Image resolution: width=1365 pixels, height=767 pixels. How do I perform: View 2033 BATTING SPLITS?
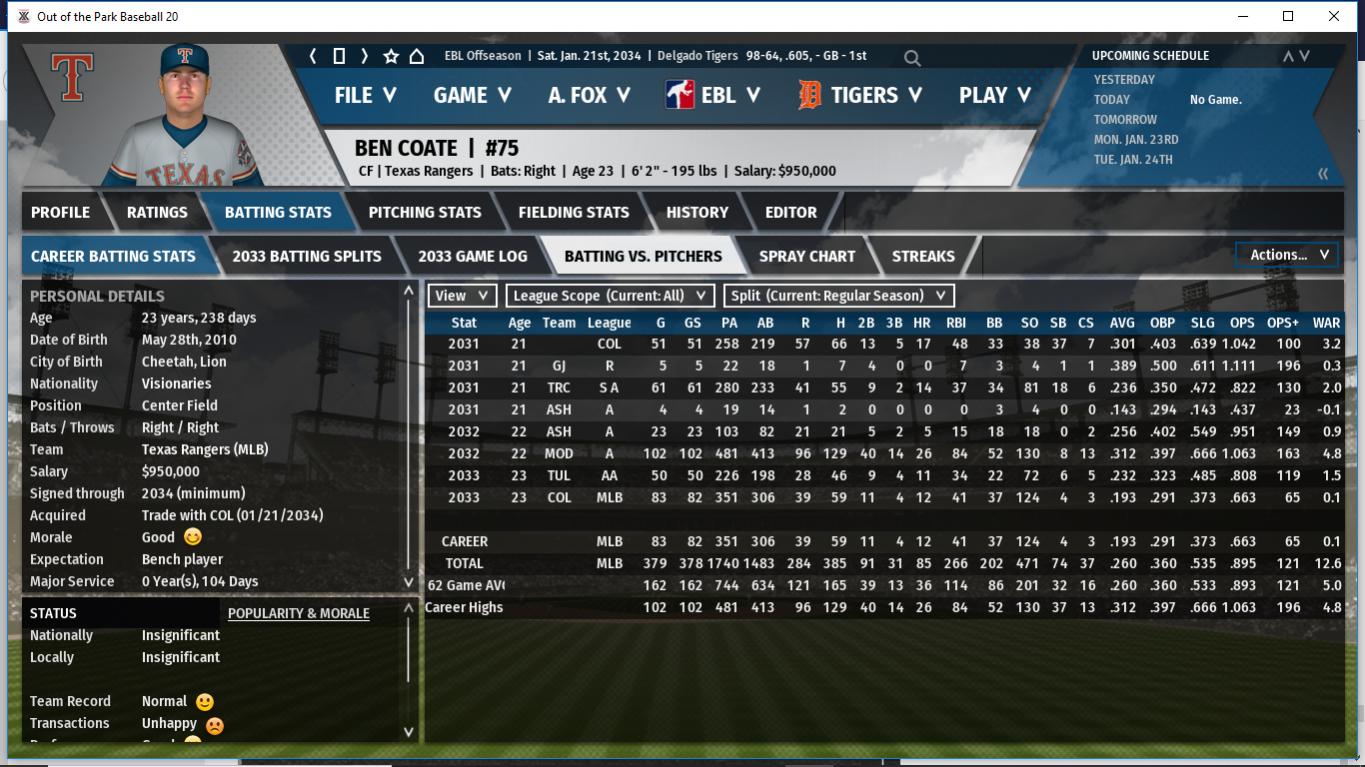[x=306, y=256]
